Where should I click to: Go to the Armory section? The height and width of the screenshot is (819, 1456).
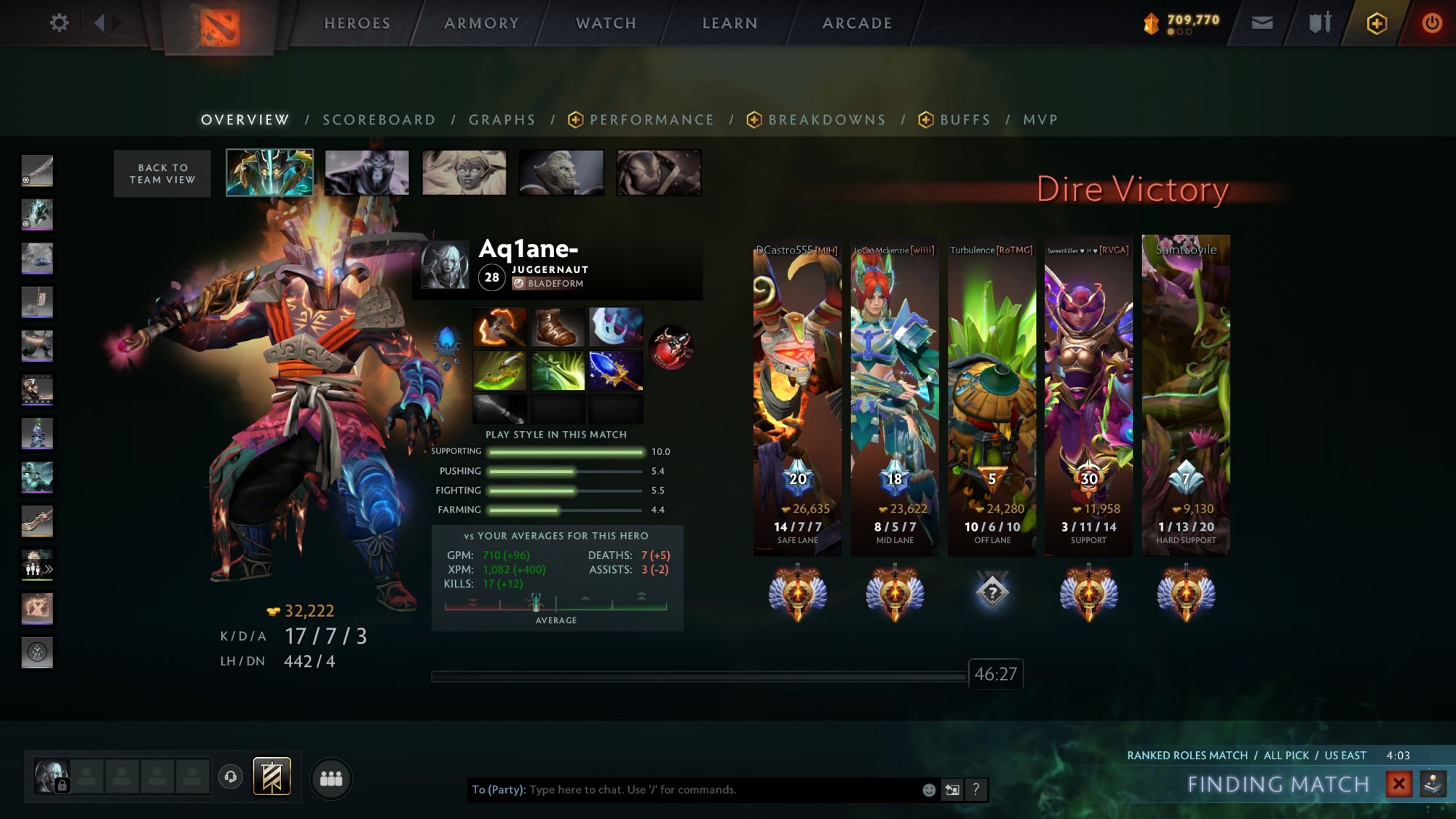481,23
